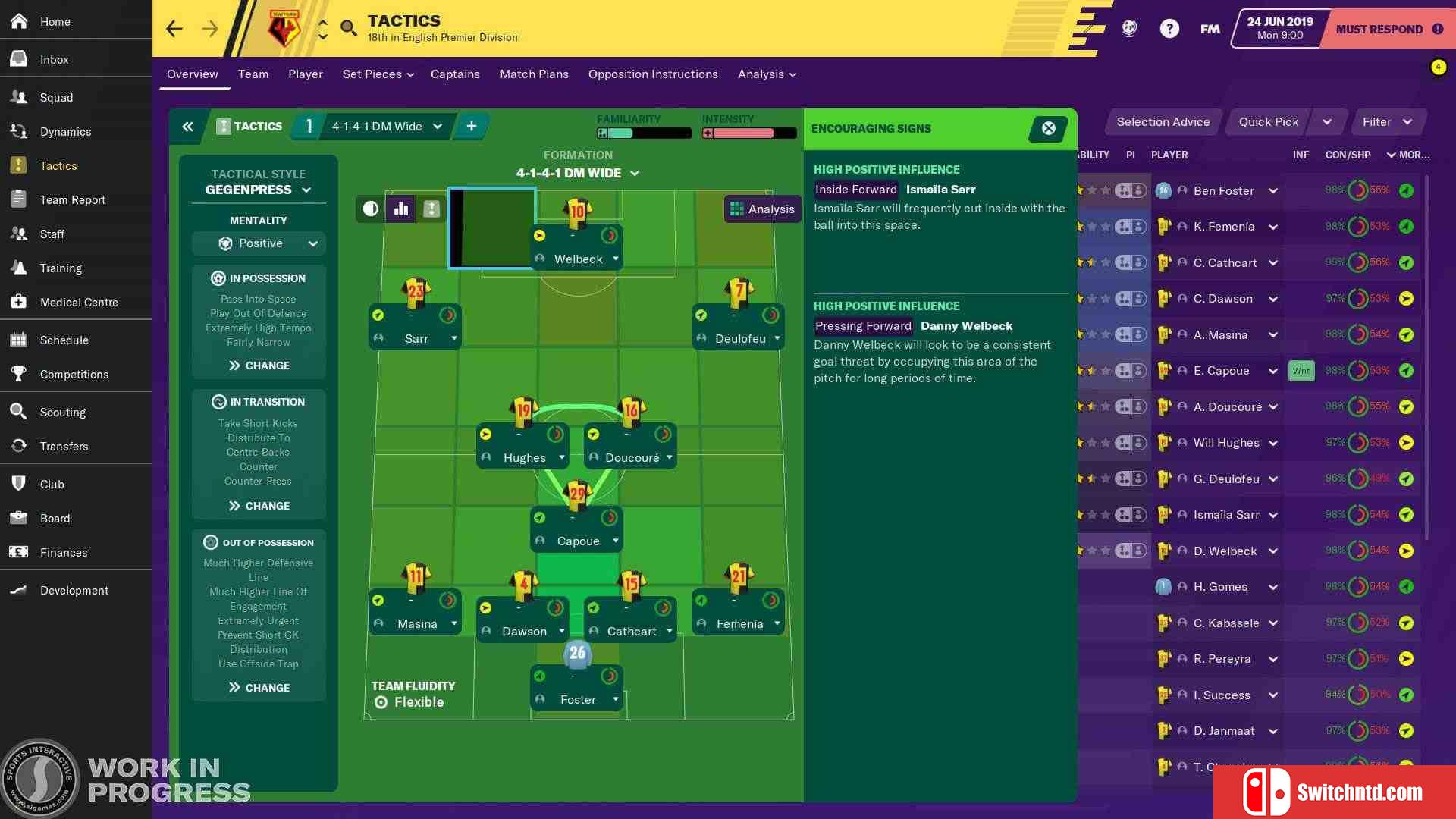The width and height of the screenshot is (1456, 819).
Task: Open the Training section
Action: coord(61,268)
